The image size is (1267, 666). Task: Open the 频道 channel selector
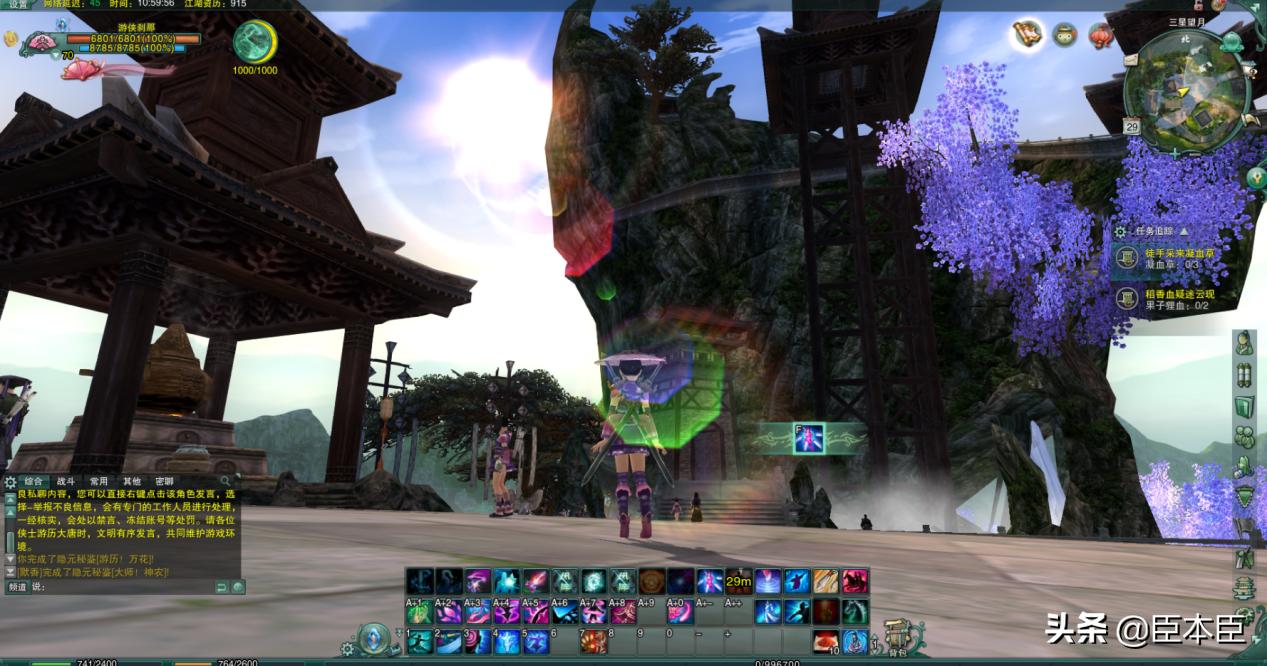[x=17, y=587]
